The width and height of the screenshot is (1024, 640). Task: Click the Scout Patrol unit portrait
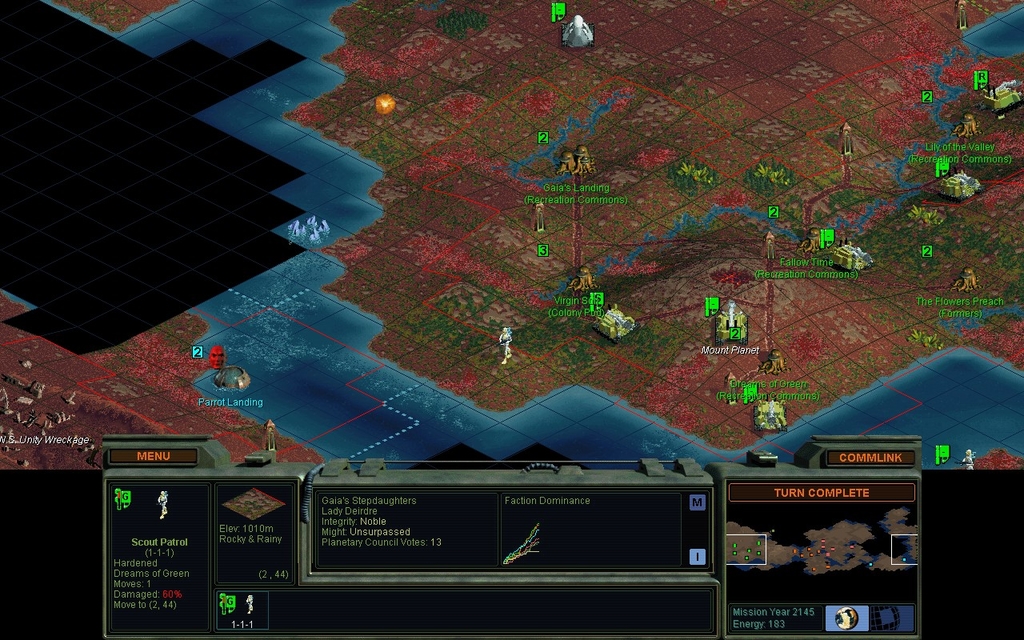162,504
